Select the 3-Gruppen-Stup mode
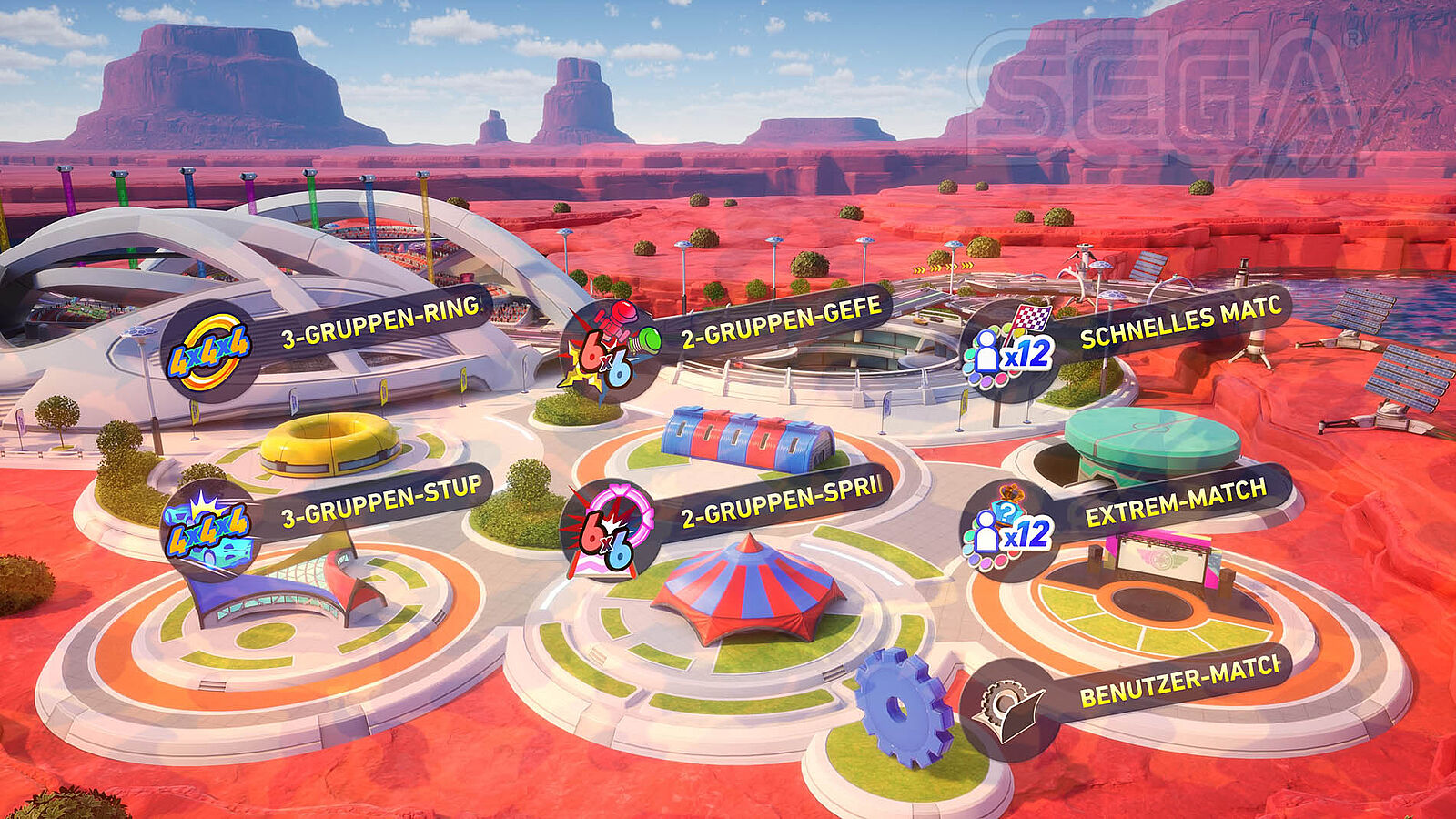This screenshot has height=819, width=1456. pos(380,503)
